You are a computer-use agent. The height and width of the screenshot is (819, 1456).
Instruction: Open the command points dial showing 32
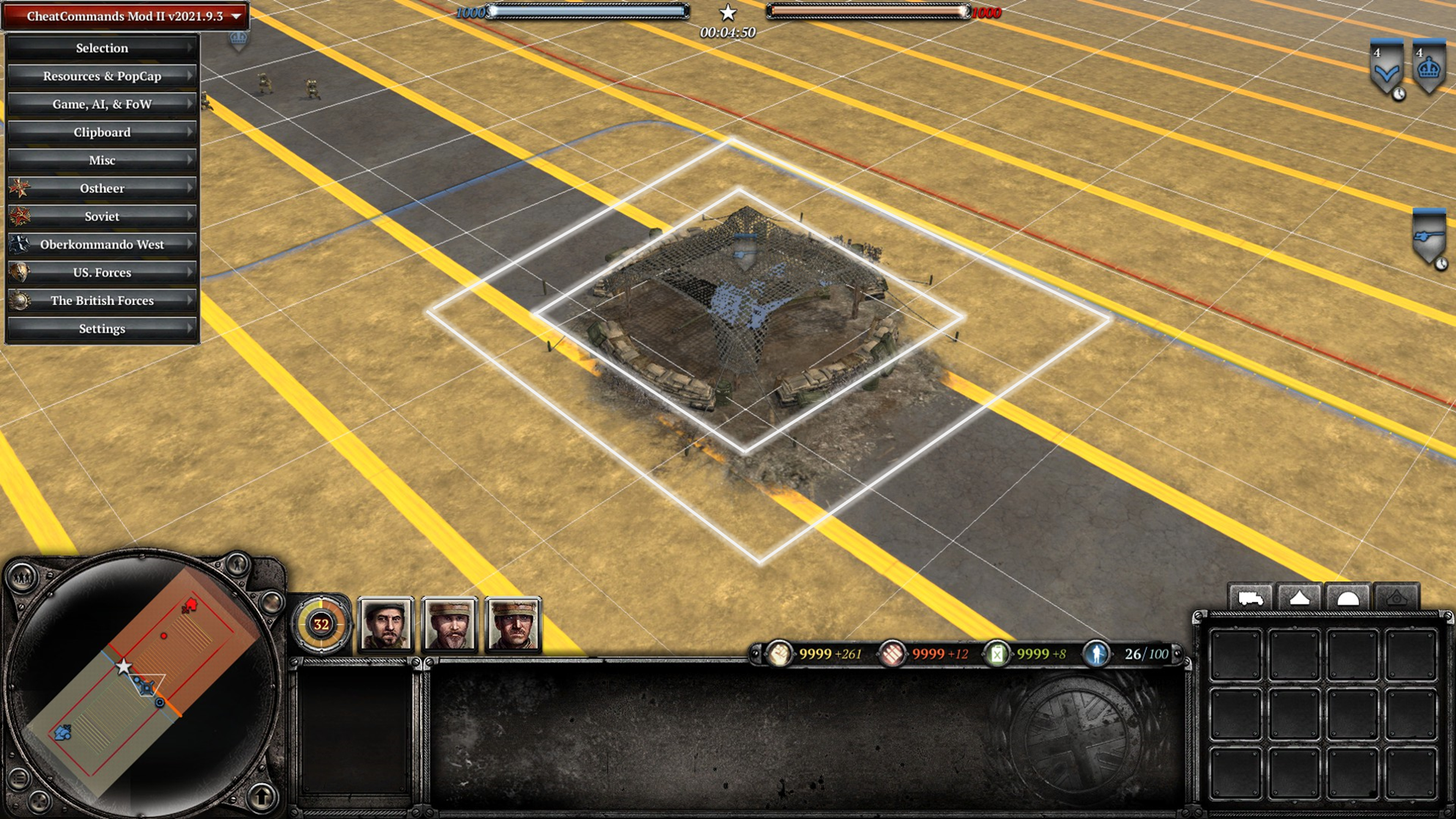[321, 625]
